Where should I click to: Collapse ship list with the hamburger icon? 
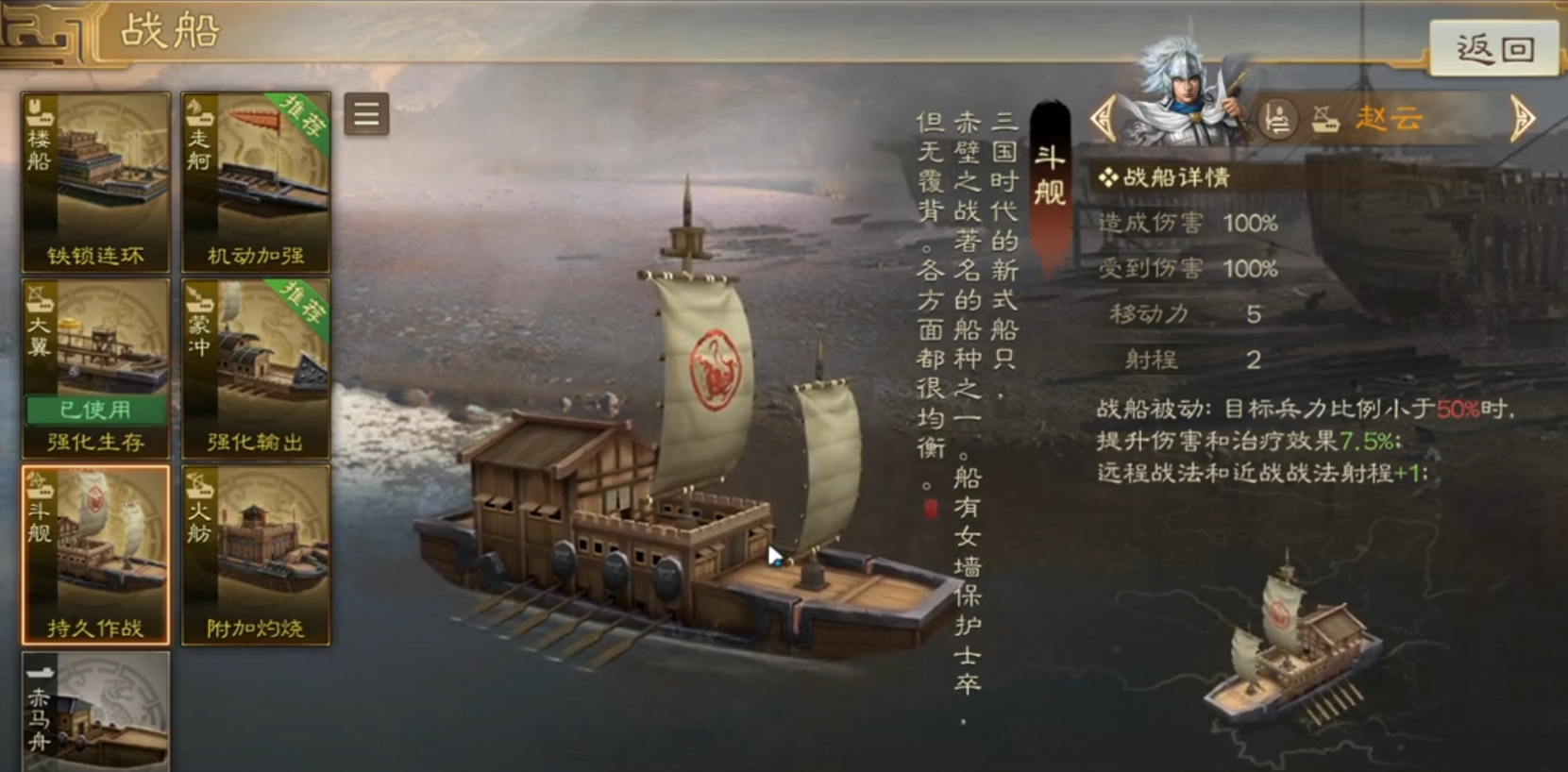point(364,115)
